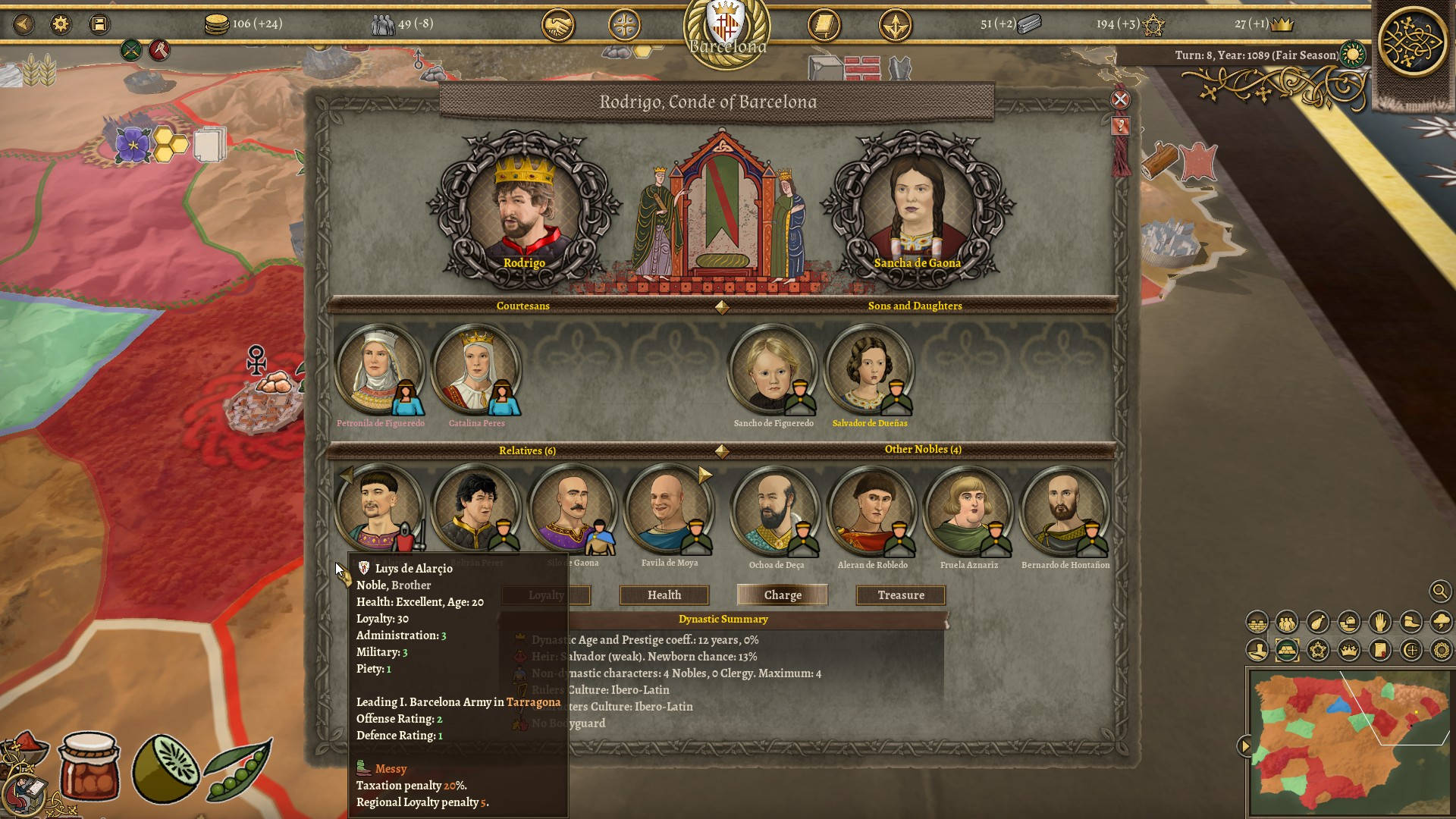Switch to the Health tab
Viewport: 1456px width, 819px height.
[663, 595]
